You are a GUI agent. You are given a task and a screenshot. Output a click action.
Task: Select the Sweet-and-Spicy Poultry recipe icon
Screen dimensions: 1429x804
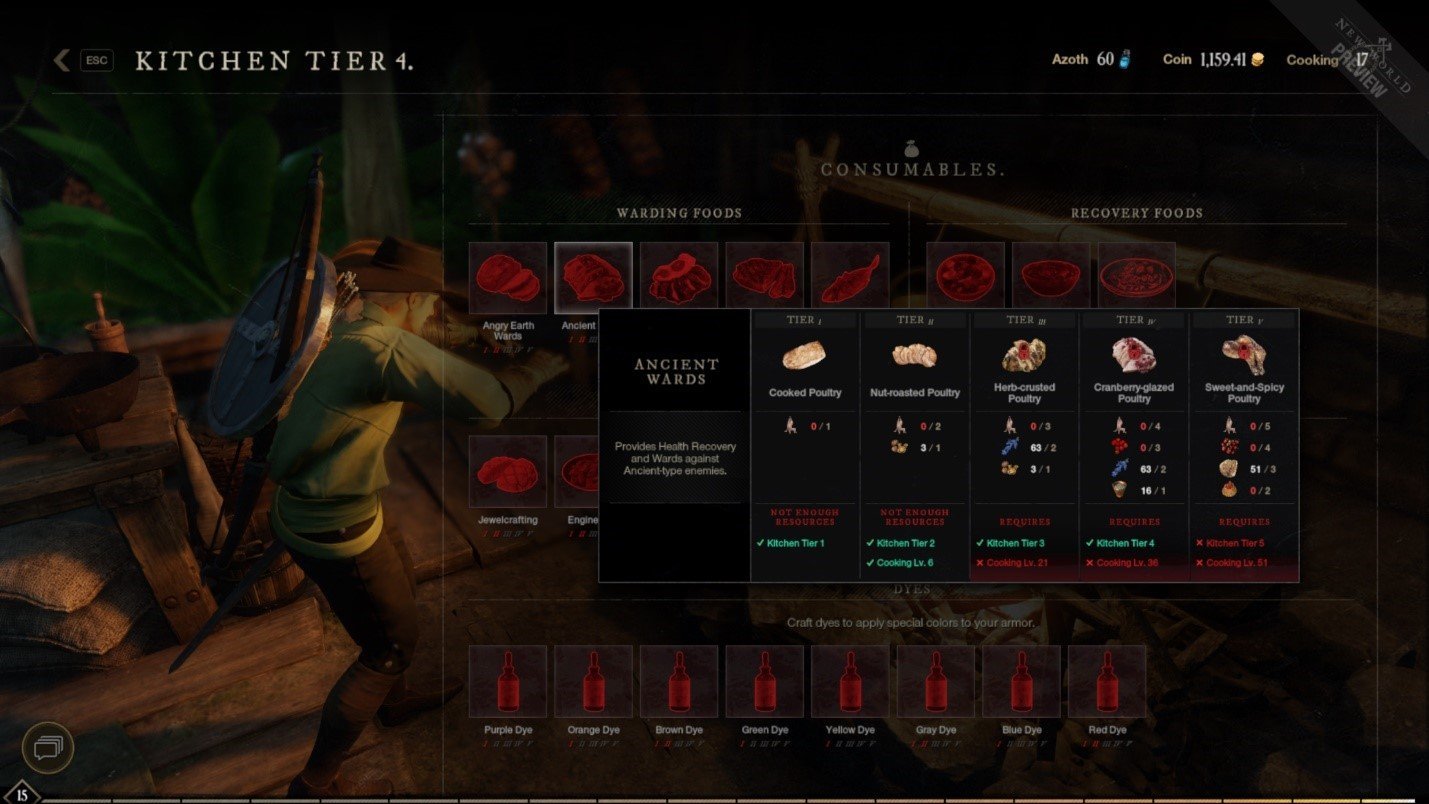(x=1242, y=355)
